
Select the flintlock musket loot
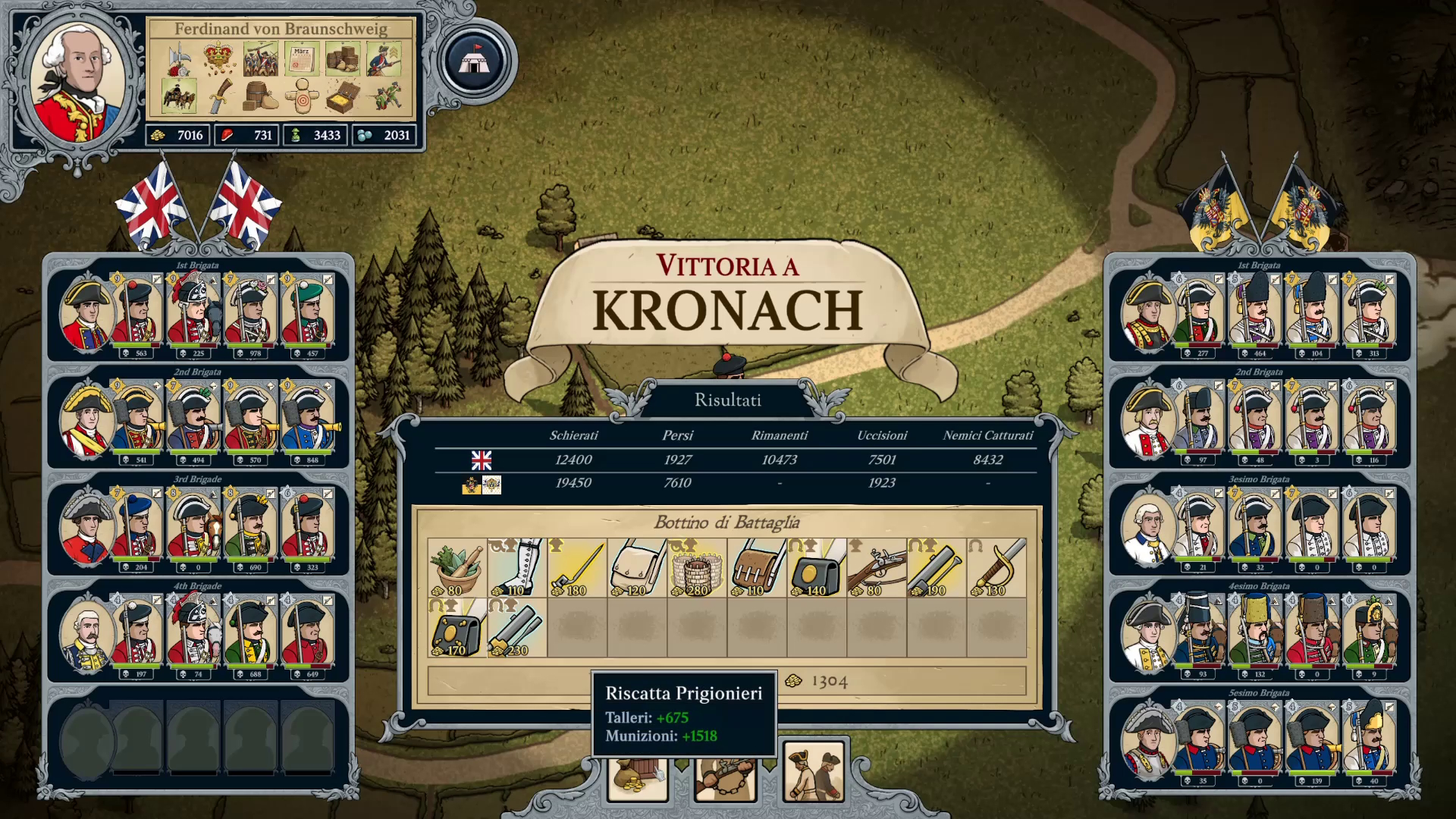pyautogui.click(x=877, y=568)
